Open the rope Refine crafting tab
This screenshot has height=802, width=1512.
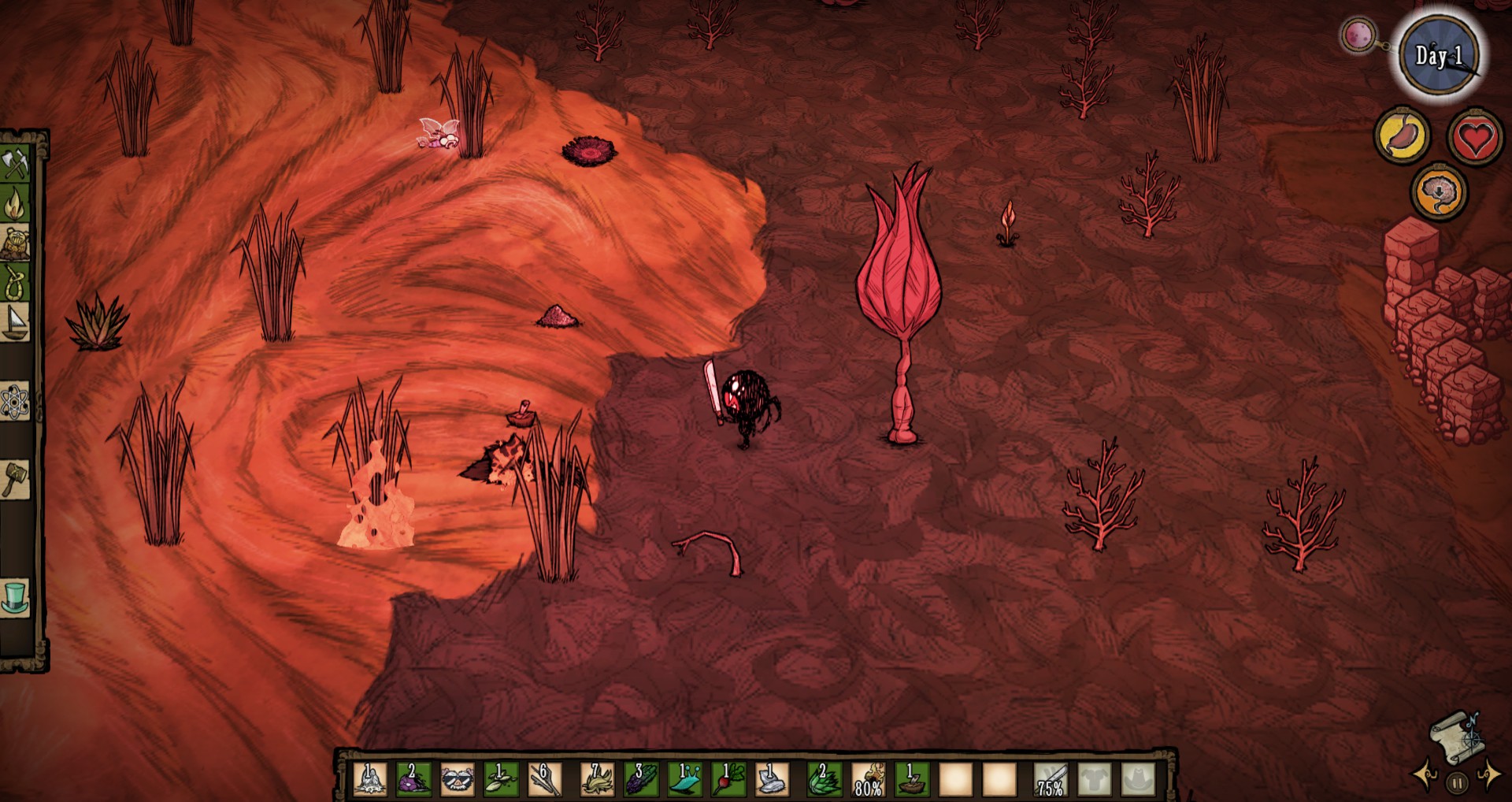point(15,282)
